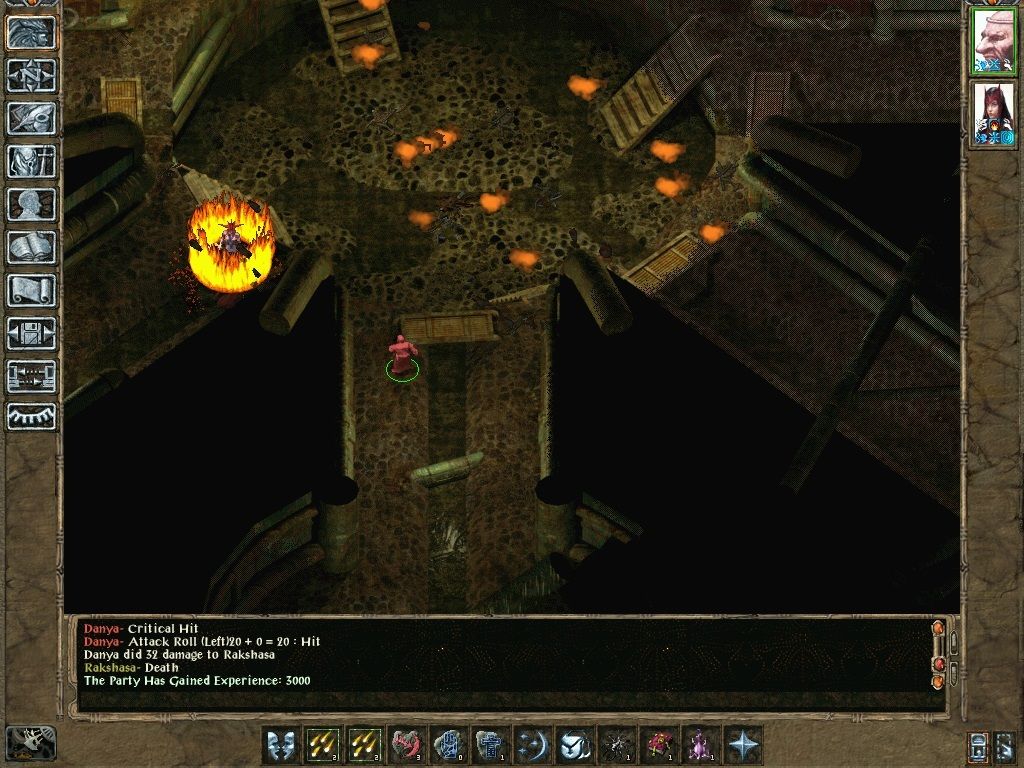The width and height of the screenshot is (1024, 768).
Task: Select the bald old man's portrait
Action: pos(993,41)
